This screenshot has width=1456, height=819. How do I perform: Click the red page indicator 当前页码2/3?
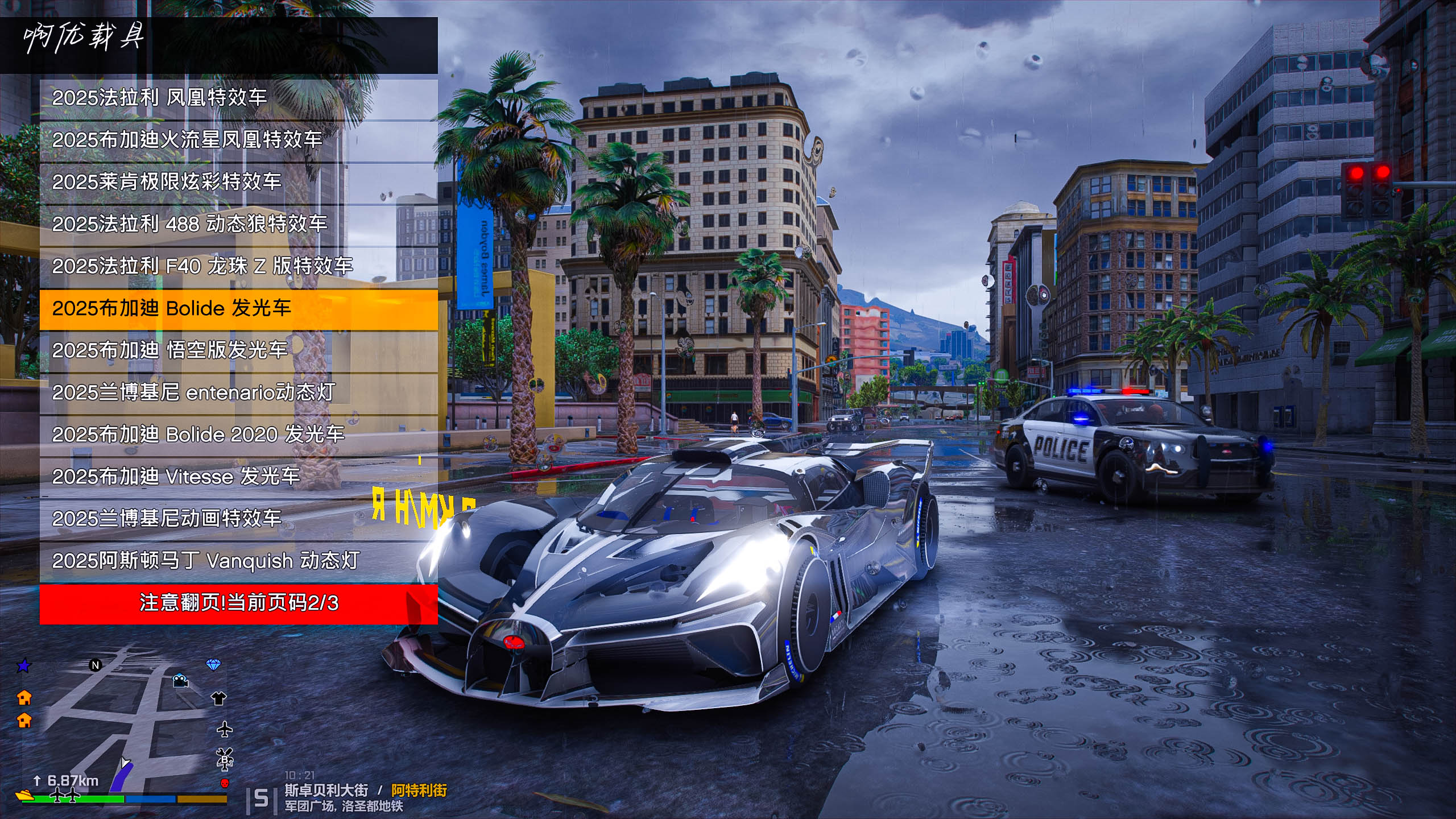(239, 603)
